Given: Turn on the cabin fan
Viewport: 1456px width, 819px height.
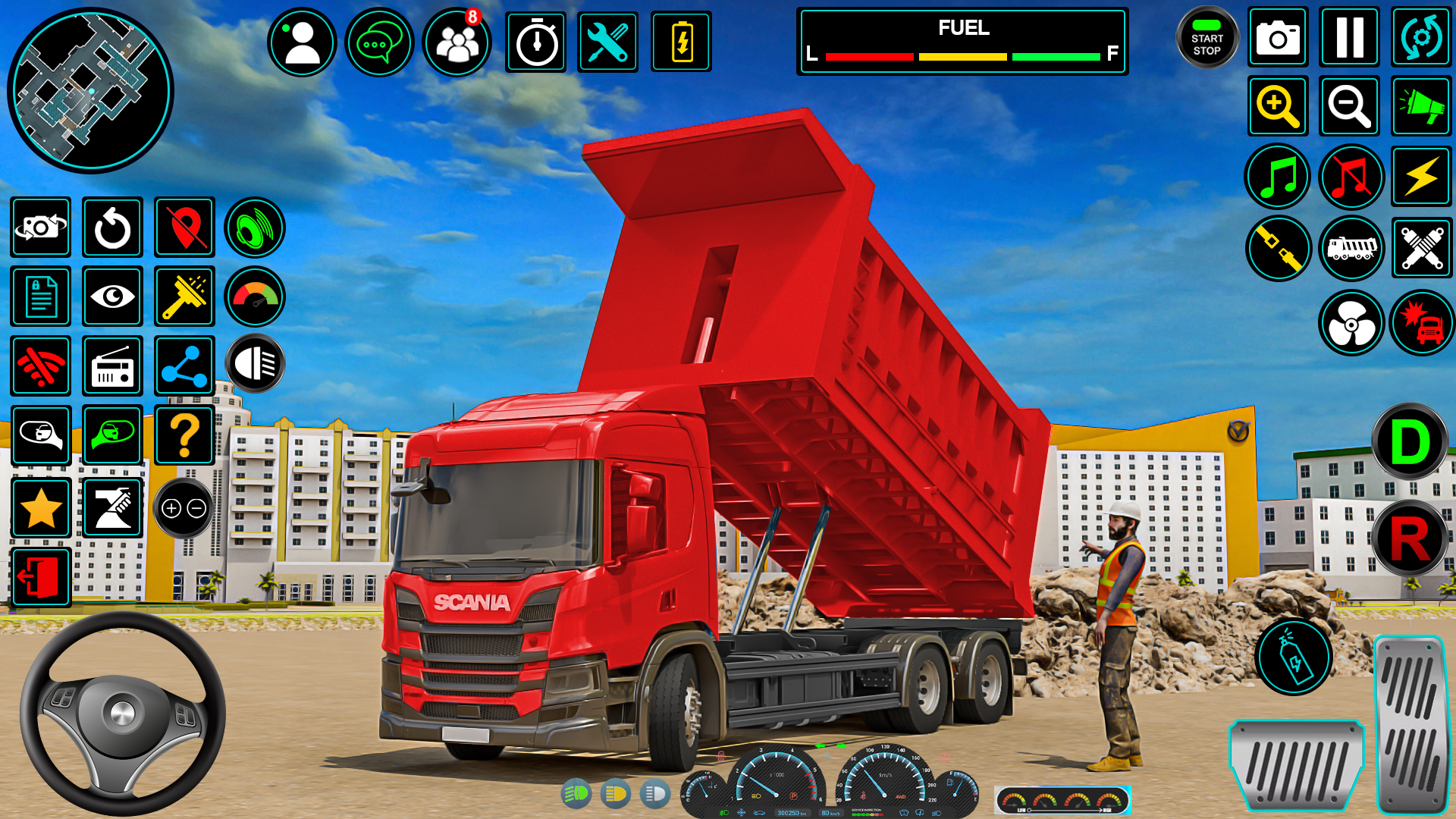Looking at the screenshot, I should click(1350, 322).
